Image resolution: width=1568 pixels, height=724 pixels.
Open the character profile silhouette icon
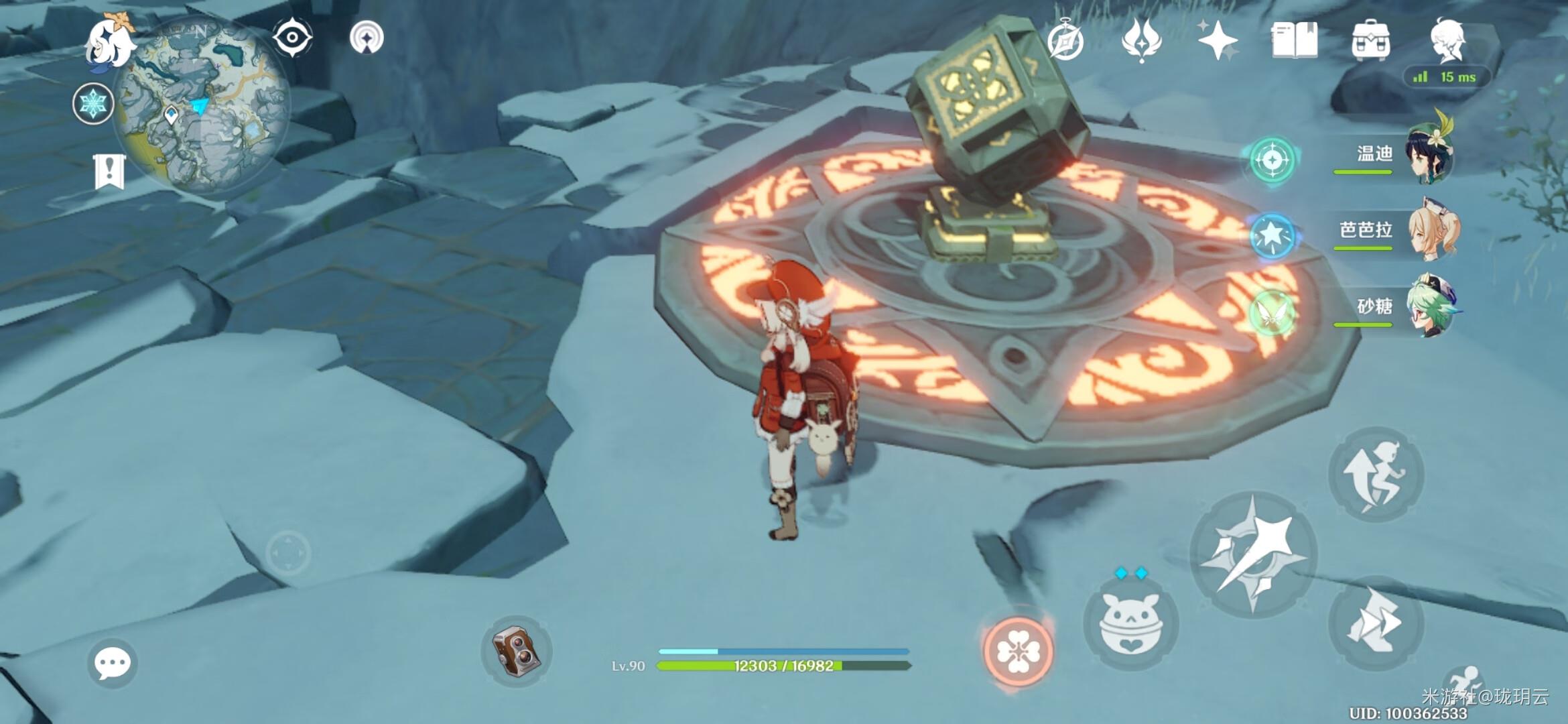pyautogui.click(x=1447, y=42)
